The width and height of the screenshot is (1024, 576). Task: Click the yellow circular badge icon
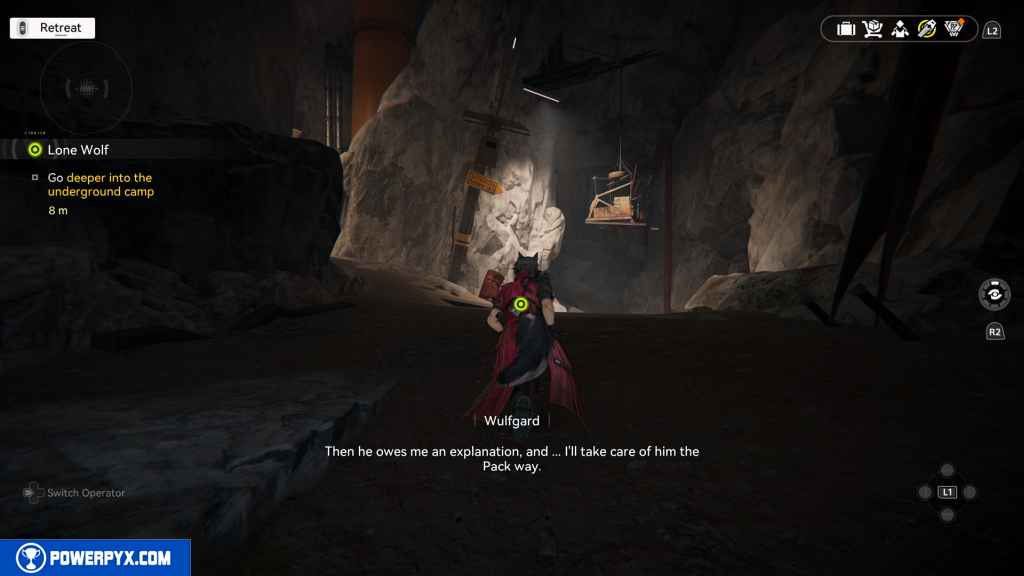[927, 29]
